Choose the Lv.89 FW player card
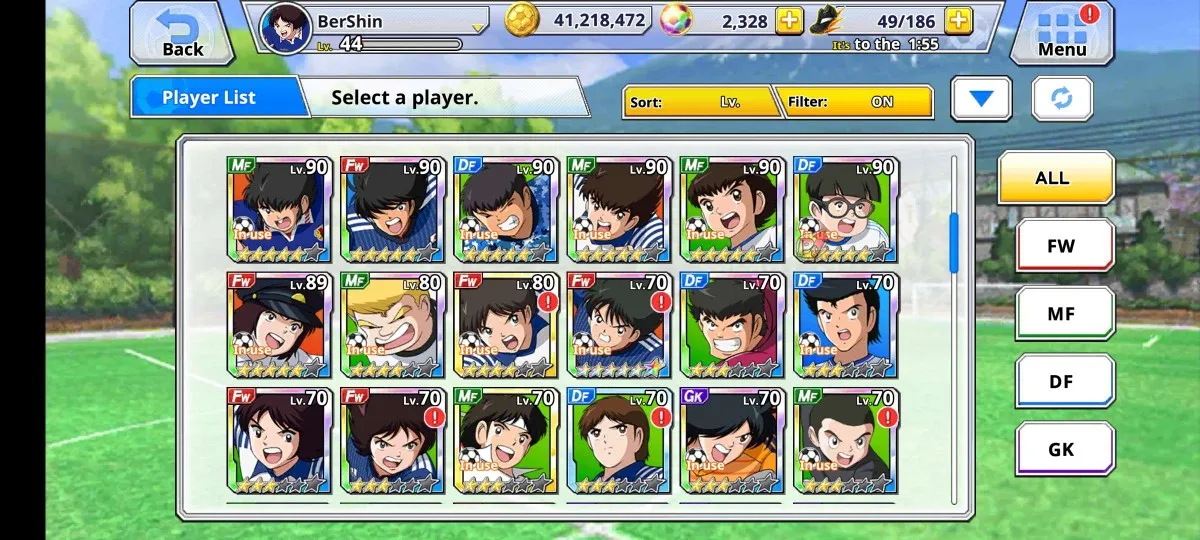Screen dimensions: 1200x540 click(278, 325)
